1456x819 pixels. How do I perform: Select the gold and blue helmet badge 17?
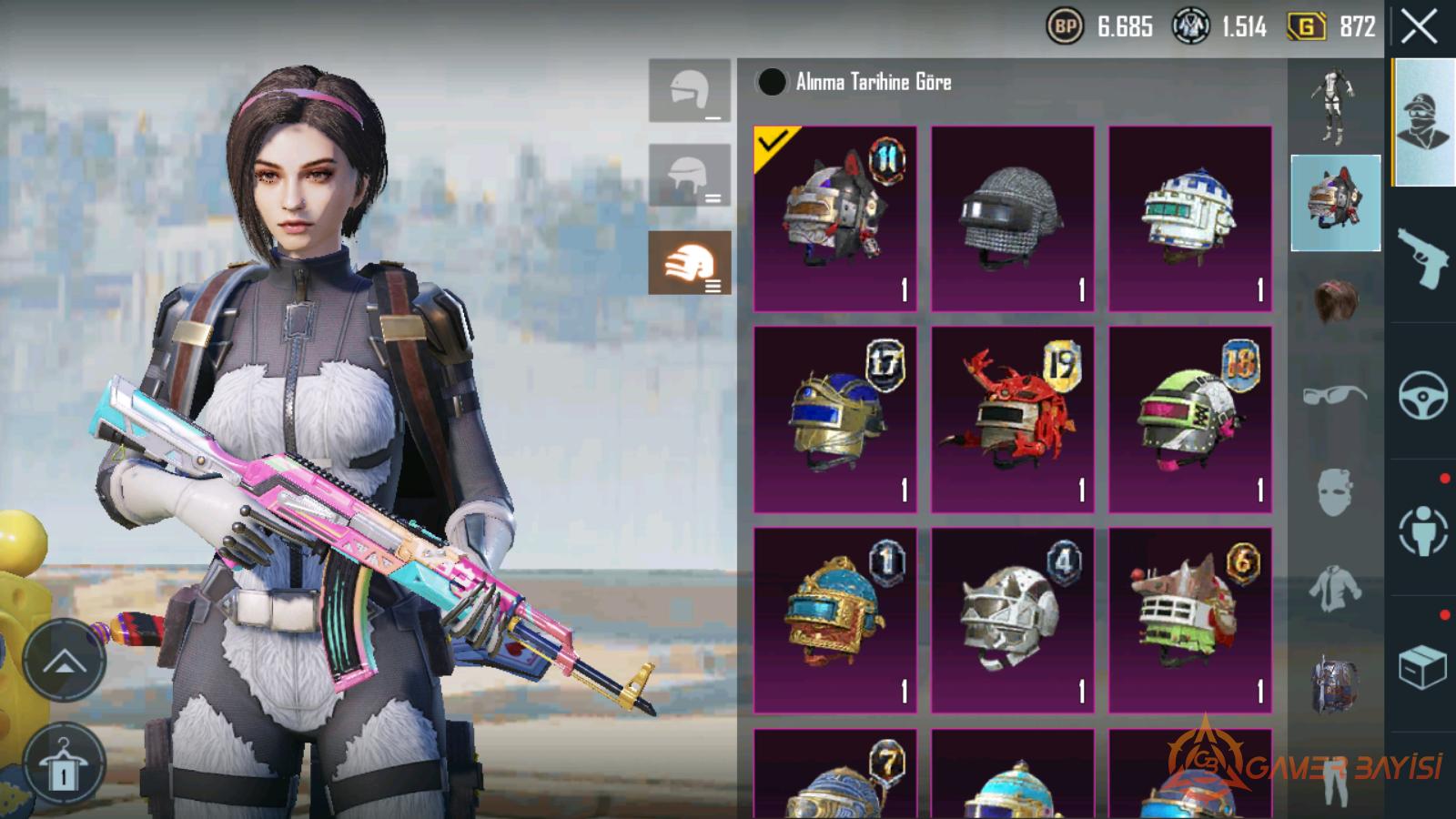click(835, 420)
